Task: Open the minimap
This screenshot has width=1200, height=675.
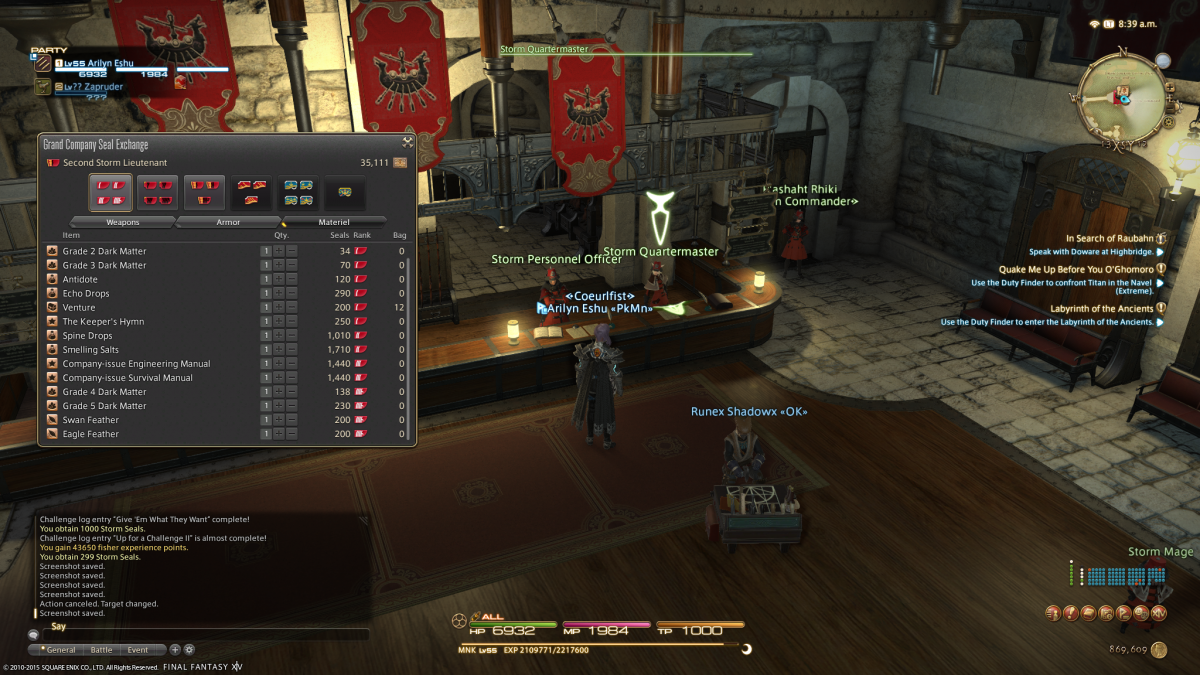Action: coord(1121,97)
